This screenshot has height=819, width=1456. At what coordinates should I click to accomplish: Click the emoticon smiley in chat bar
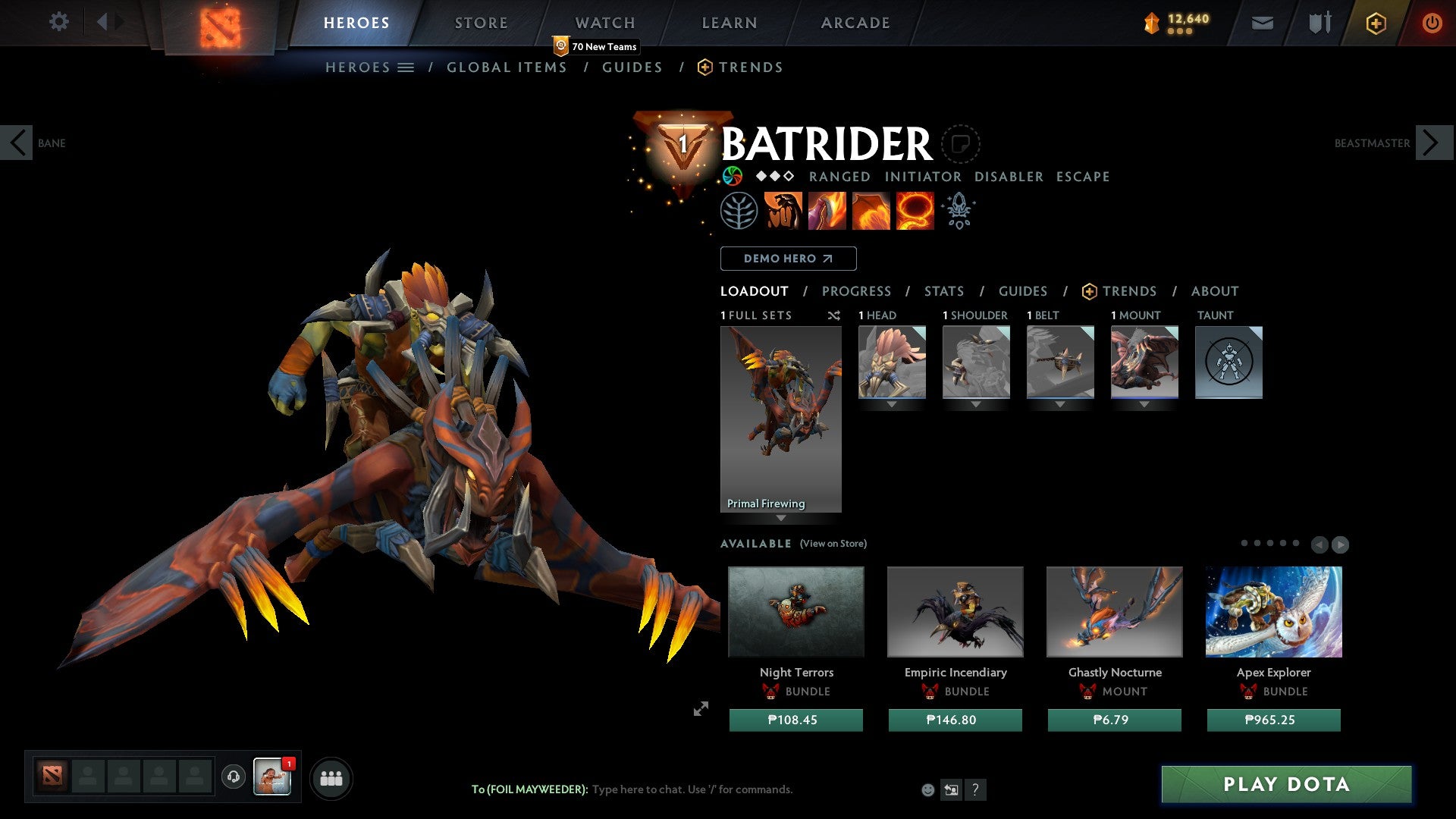[928, 789]
